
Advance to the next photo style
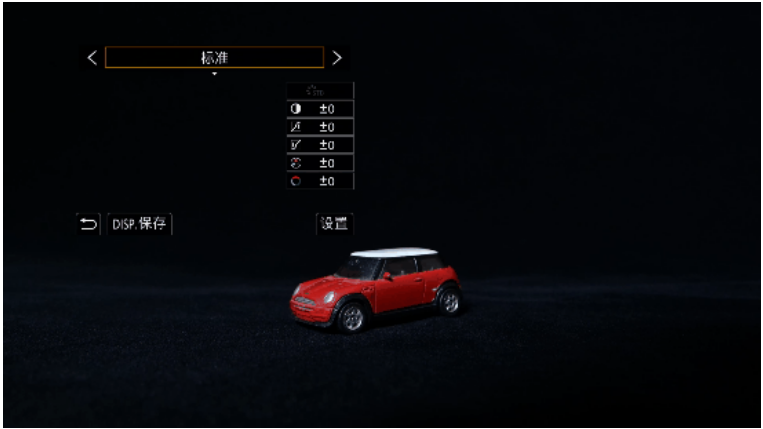click(x=337, y=58)
